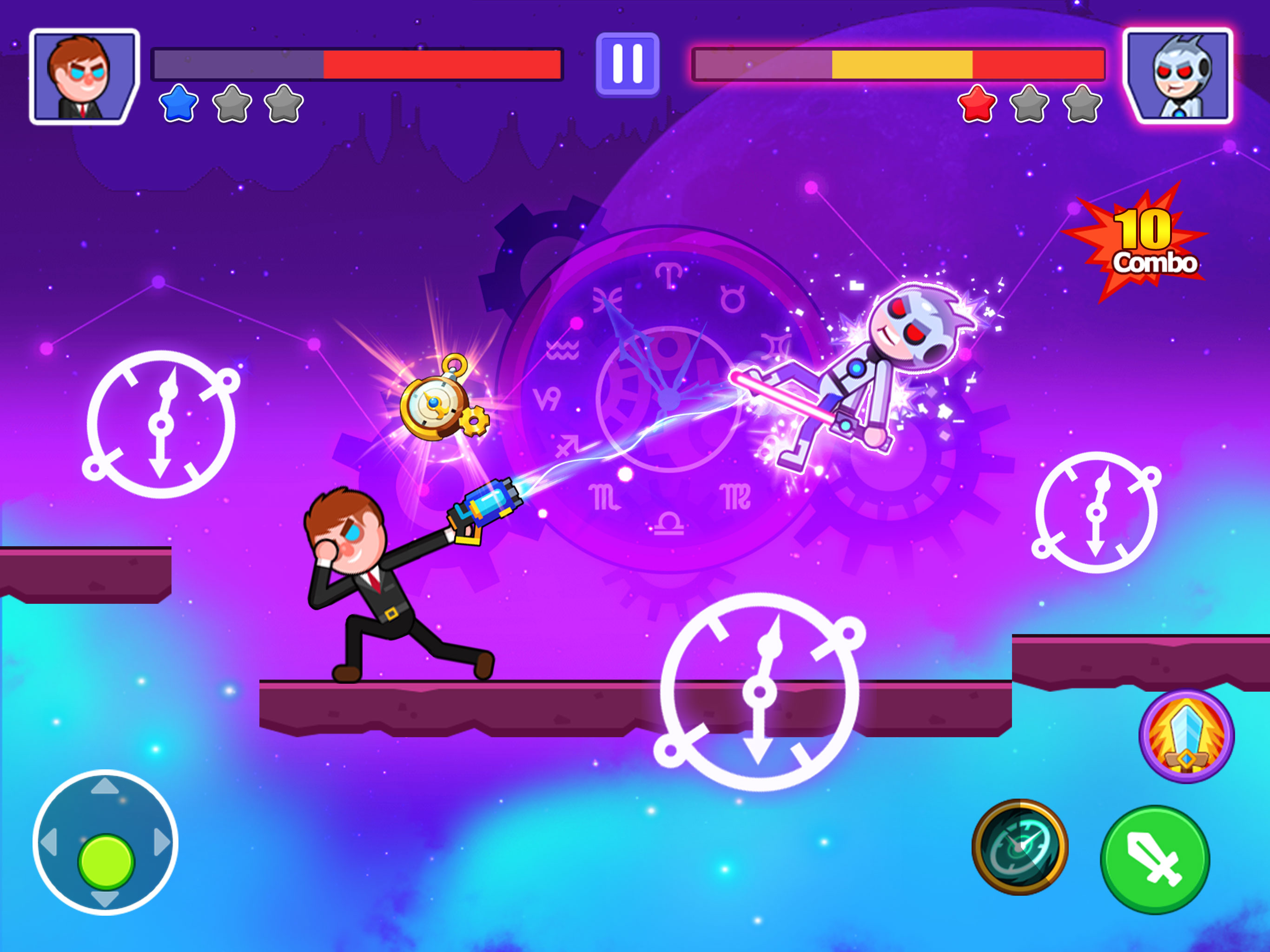
Task: Activate the crystal sword special skill
Action: 1186,736
